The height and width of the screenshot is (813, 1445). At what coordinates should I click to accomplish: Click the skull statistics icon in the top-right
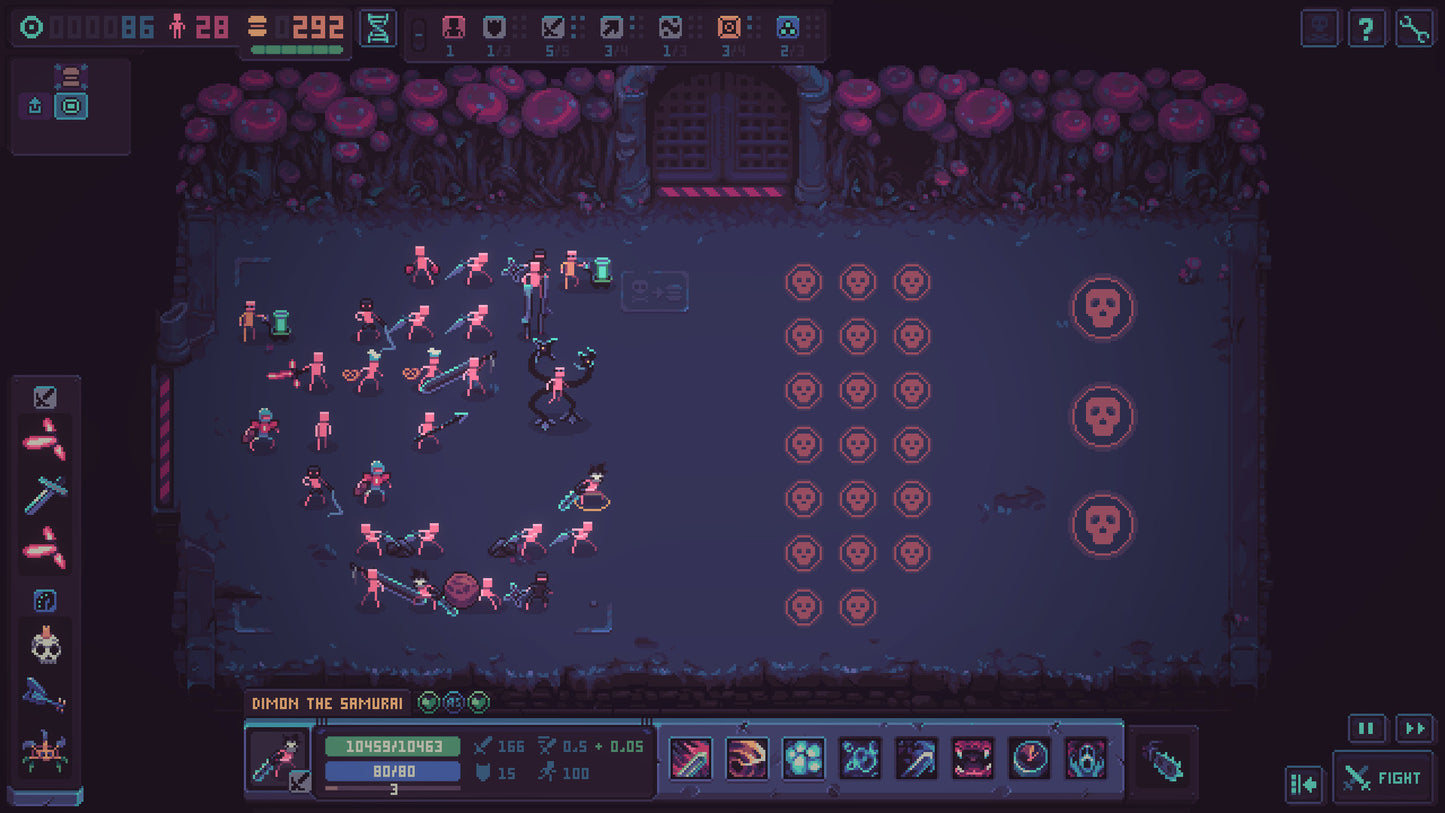(x=1319, y=28)
